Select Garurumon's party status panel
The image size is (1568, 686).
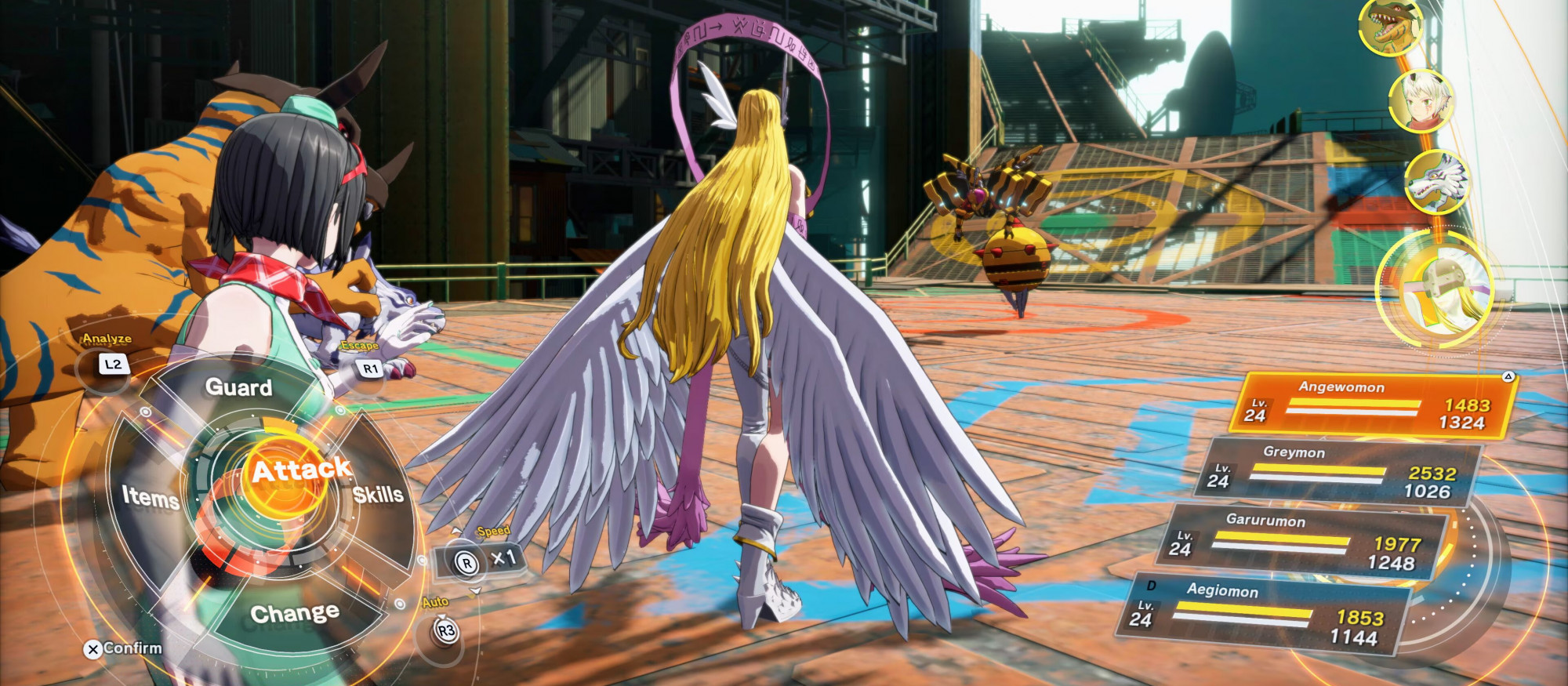1301,543
